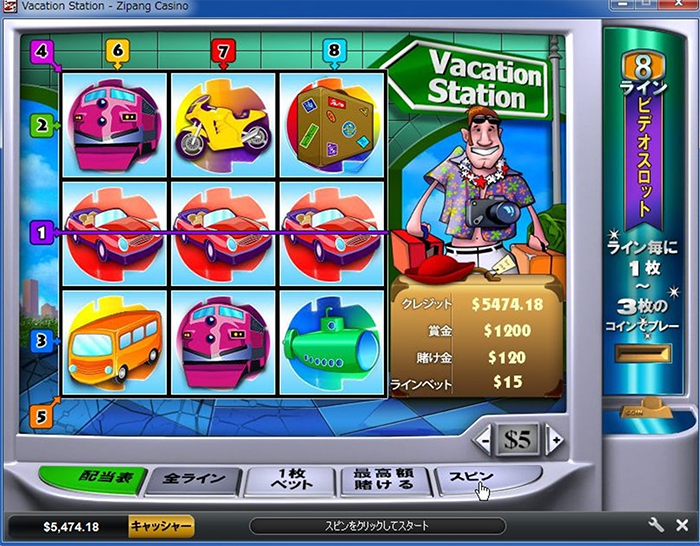Decrease the $5 coin value with minus
This screenshot has width=700, height=546.
484,438
